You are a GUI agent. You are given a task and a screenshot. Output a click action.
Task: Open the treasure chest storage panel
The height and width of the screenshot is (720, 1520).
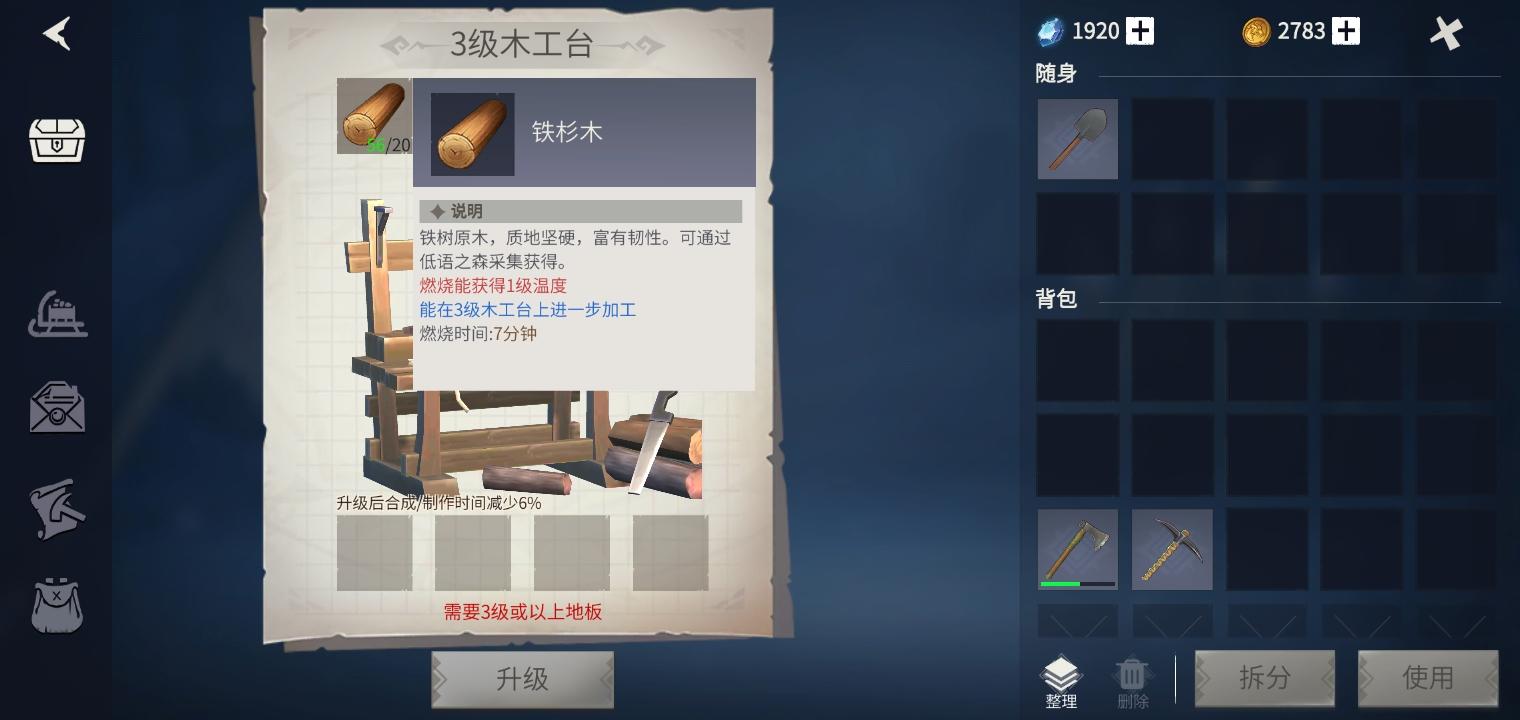pos(57,140)
